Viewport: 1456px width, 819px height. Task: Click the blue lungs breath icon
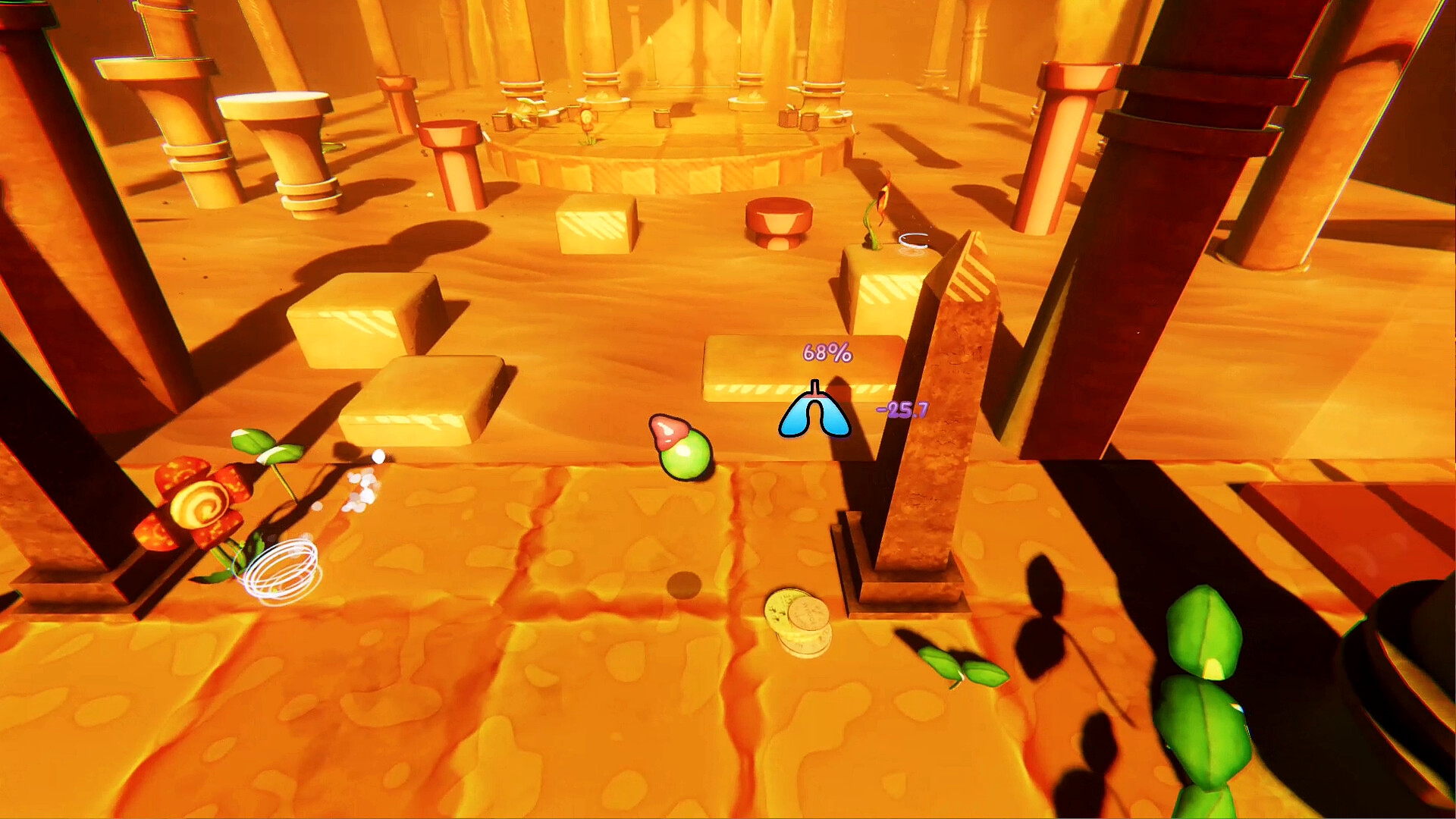pos(815,413)
